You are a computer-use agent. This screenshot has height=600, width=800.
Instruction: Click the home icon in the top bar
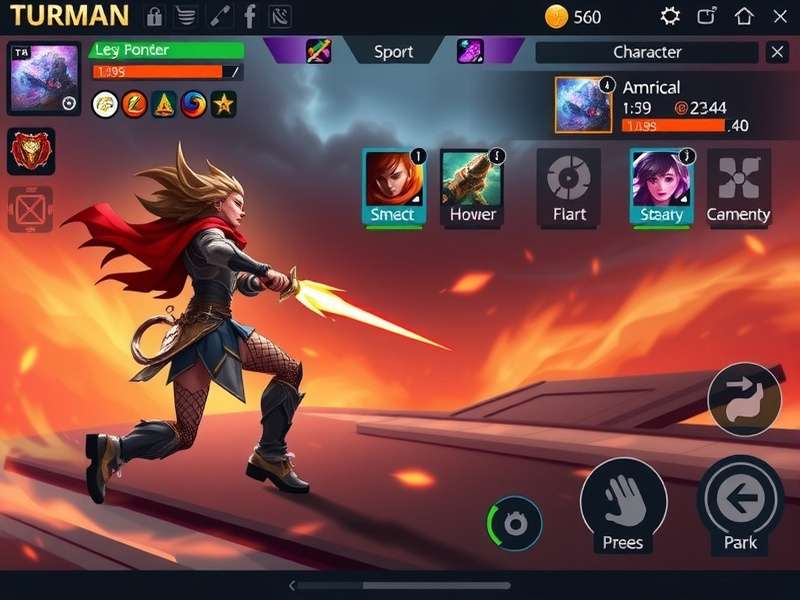(x=744, y=16)
